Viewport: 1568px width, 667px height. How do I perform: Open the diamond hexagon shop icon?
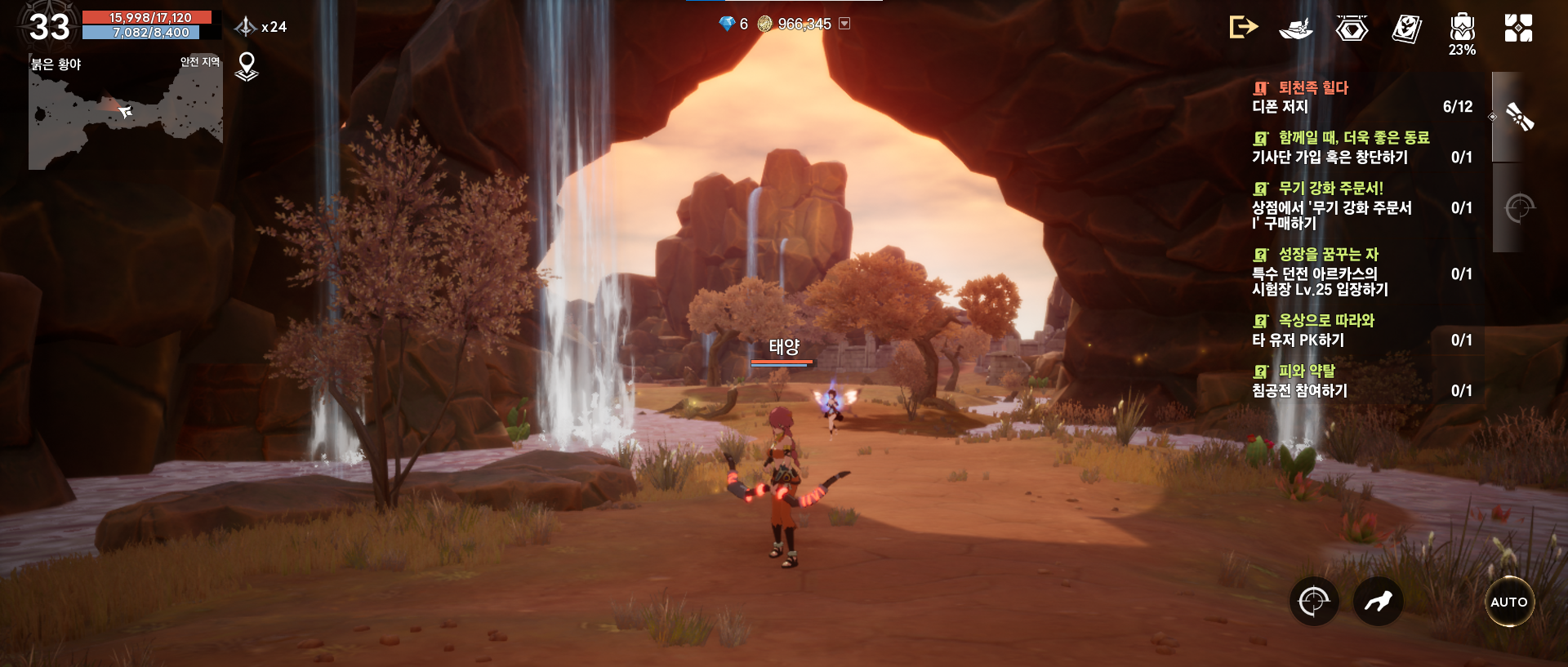coord(1352,29)
